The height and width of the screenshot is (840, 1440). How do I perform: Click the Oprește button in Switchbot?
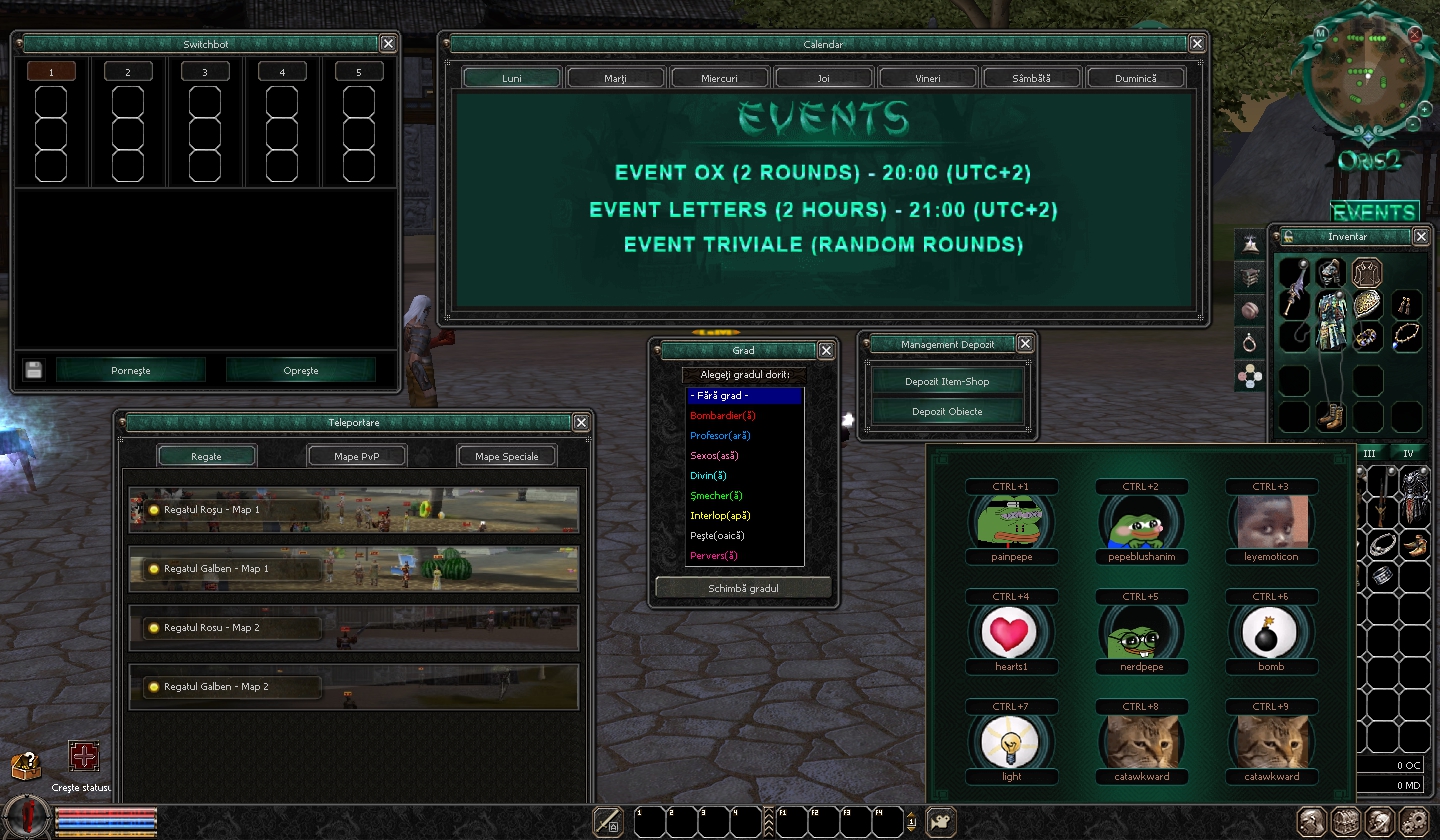pos(300,370)
